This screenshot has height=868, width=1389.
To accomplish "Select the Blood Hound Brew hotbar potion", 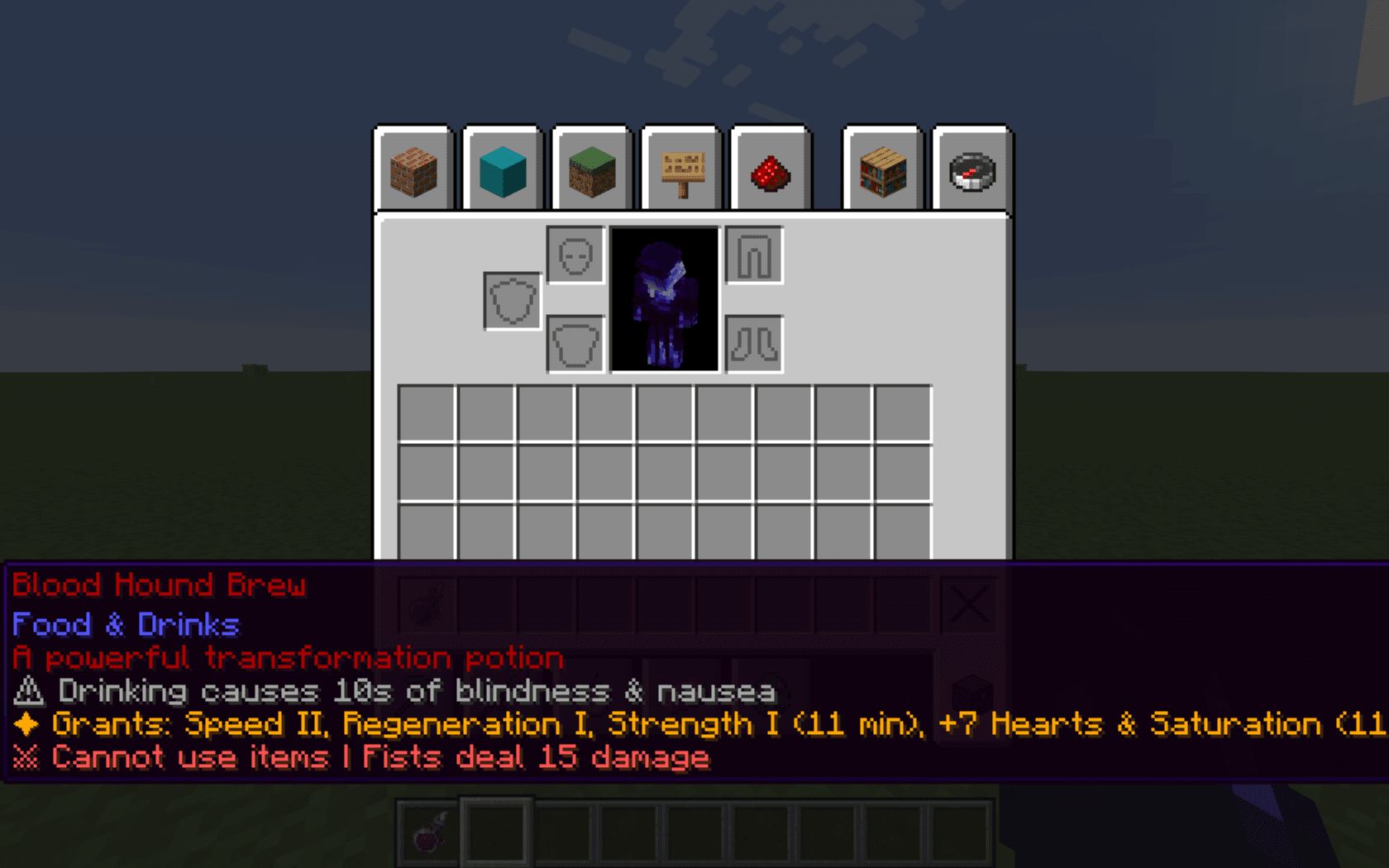I will (x=427, y=831).
